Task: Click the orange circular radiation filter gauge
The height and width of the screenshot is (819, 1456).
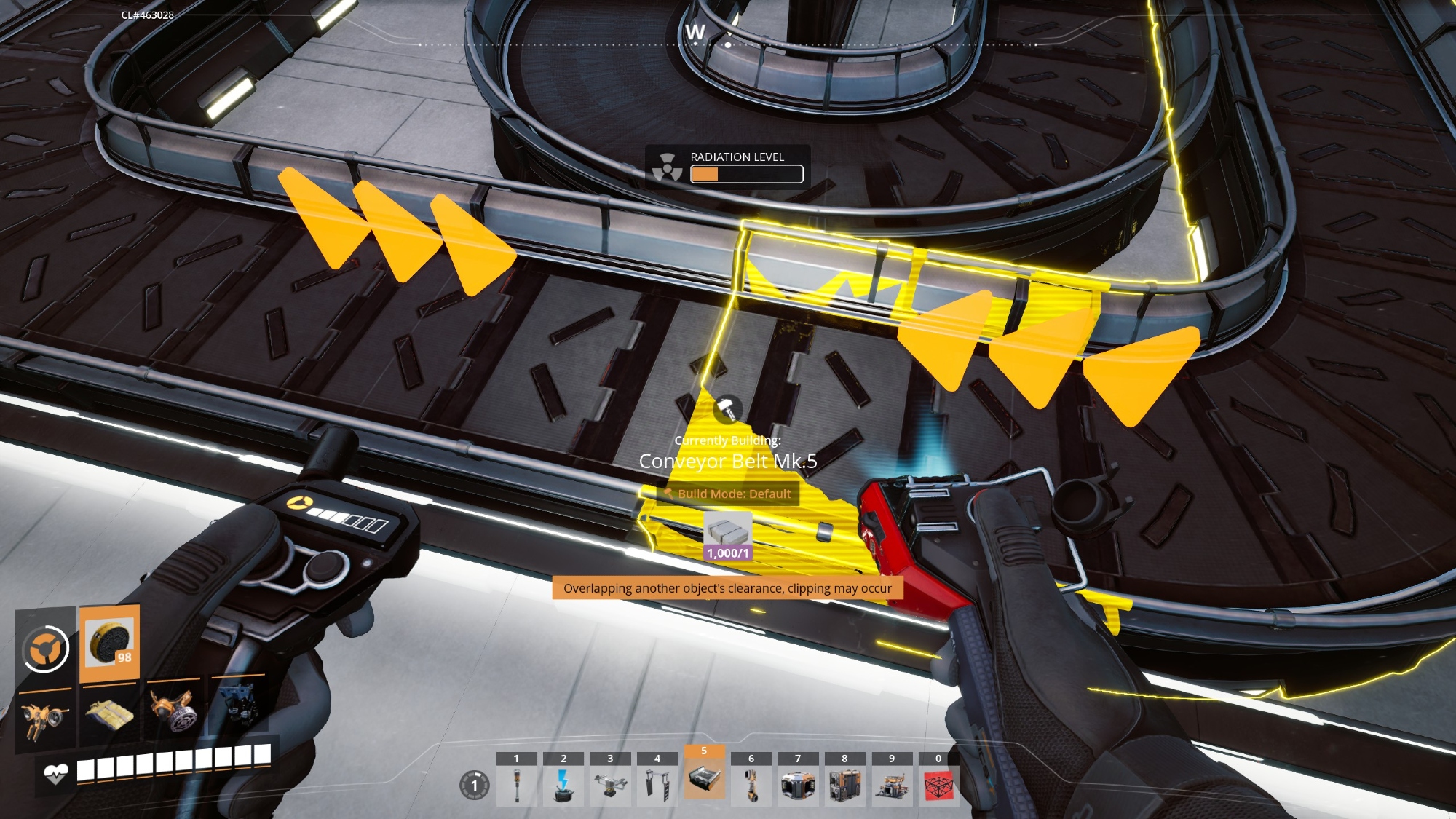Action: point(45,648)
